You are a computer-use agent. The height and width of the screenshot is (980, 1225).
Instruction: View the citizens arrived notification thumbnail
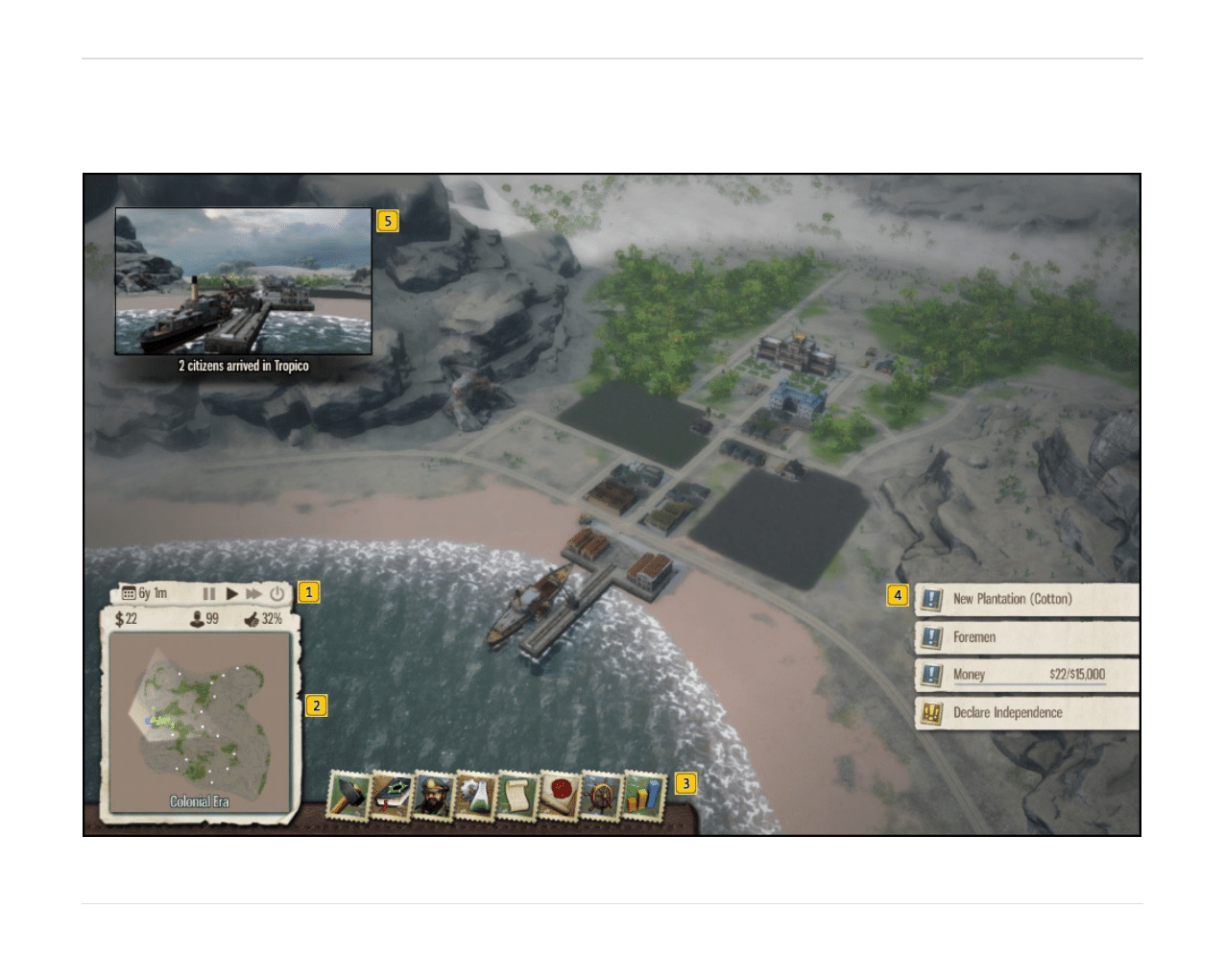243,282
